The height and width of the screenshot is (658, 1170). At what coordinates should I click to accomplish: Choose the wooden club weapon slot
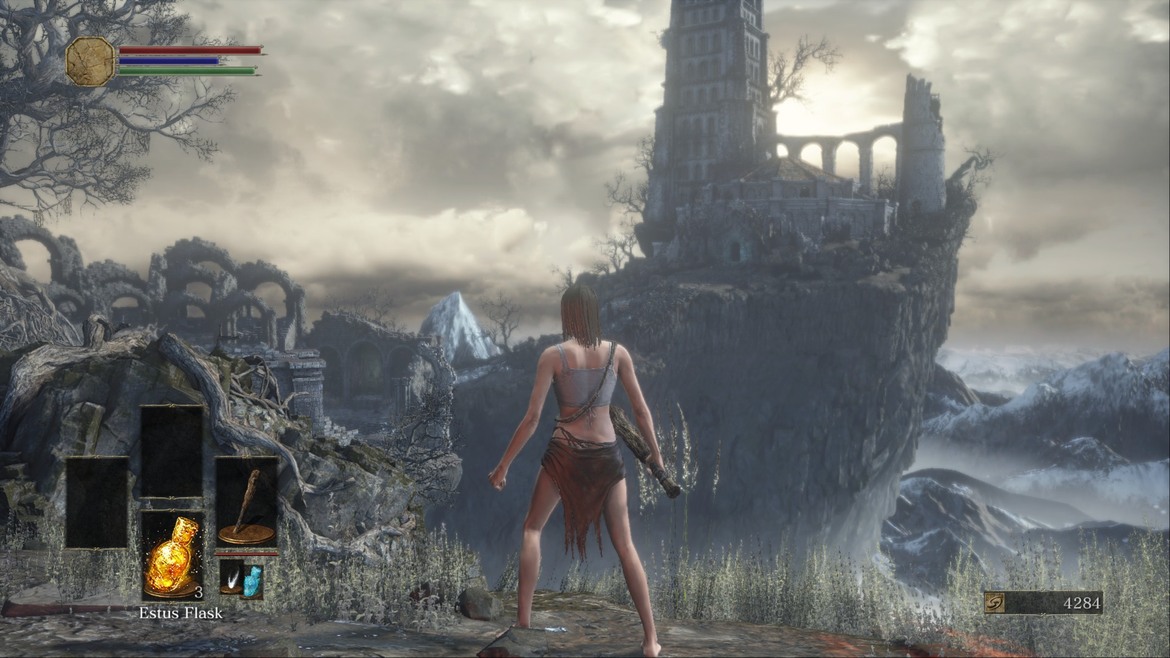coord(246,502)
